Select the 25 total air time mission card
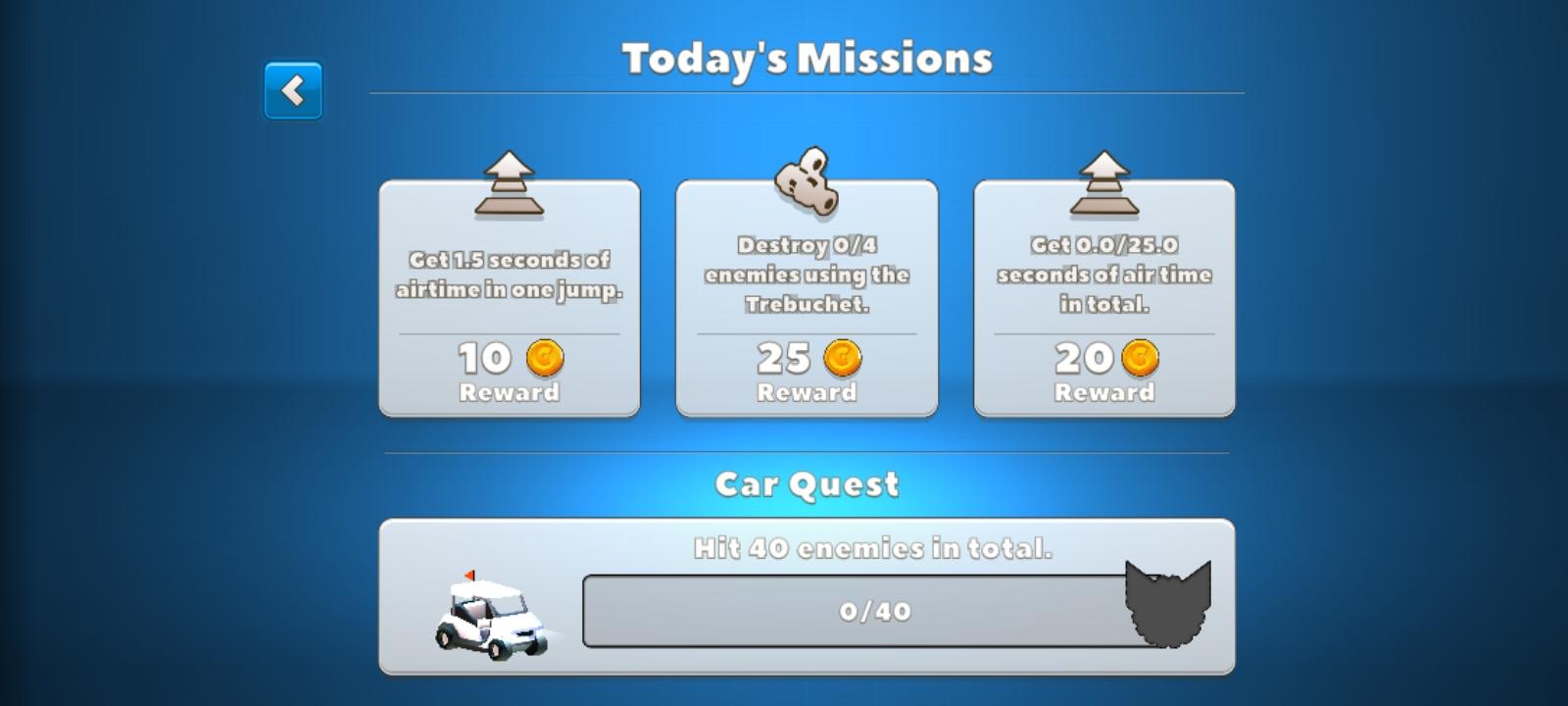Image resolution: width=1568 pixels, height=706 pixels. click(x=1103, y=294)
